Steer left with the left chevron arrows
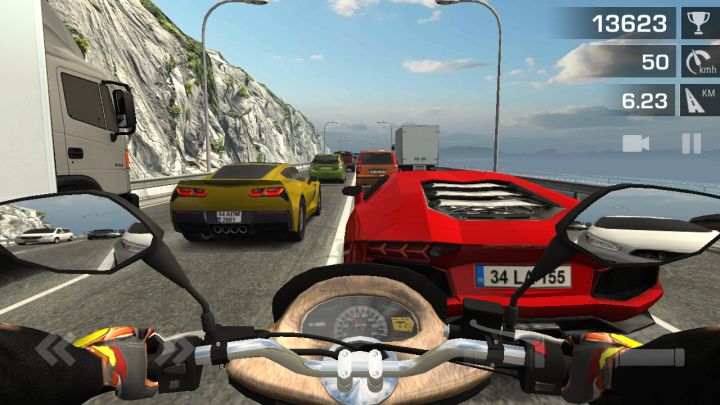 pyautogui.click(x=56, y=350)
